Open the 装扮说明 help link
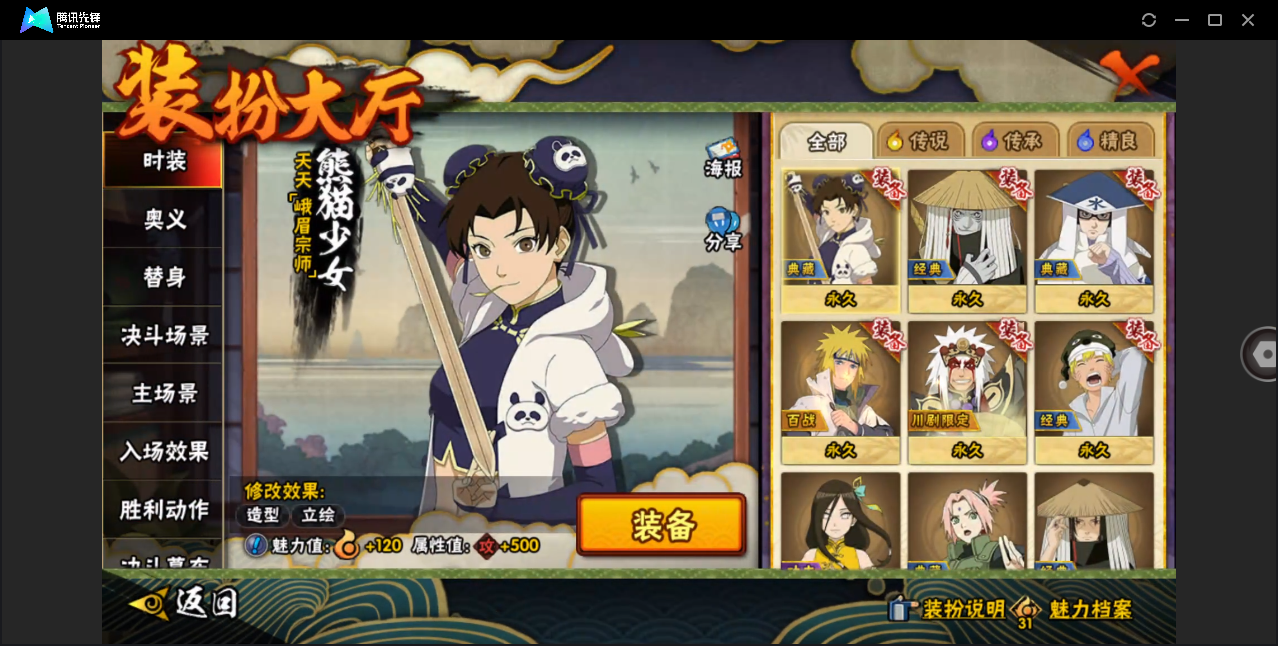Image resolution: width=1278 pixels, height=646 pixels. [x=949, y=609]
